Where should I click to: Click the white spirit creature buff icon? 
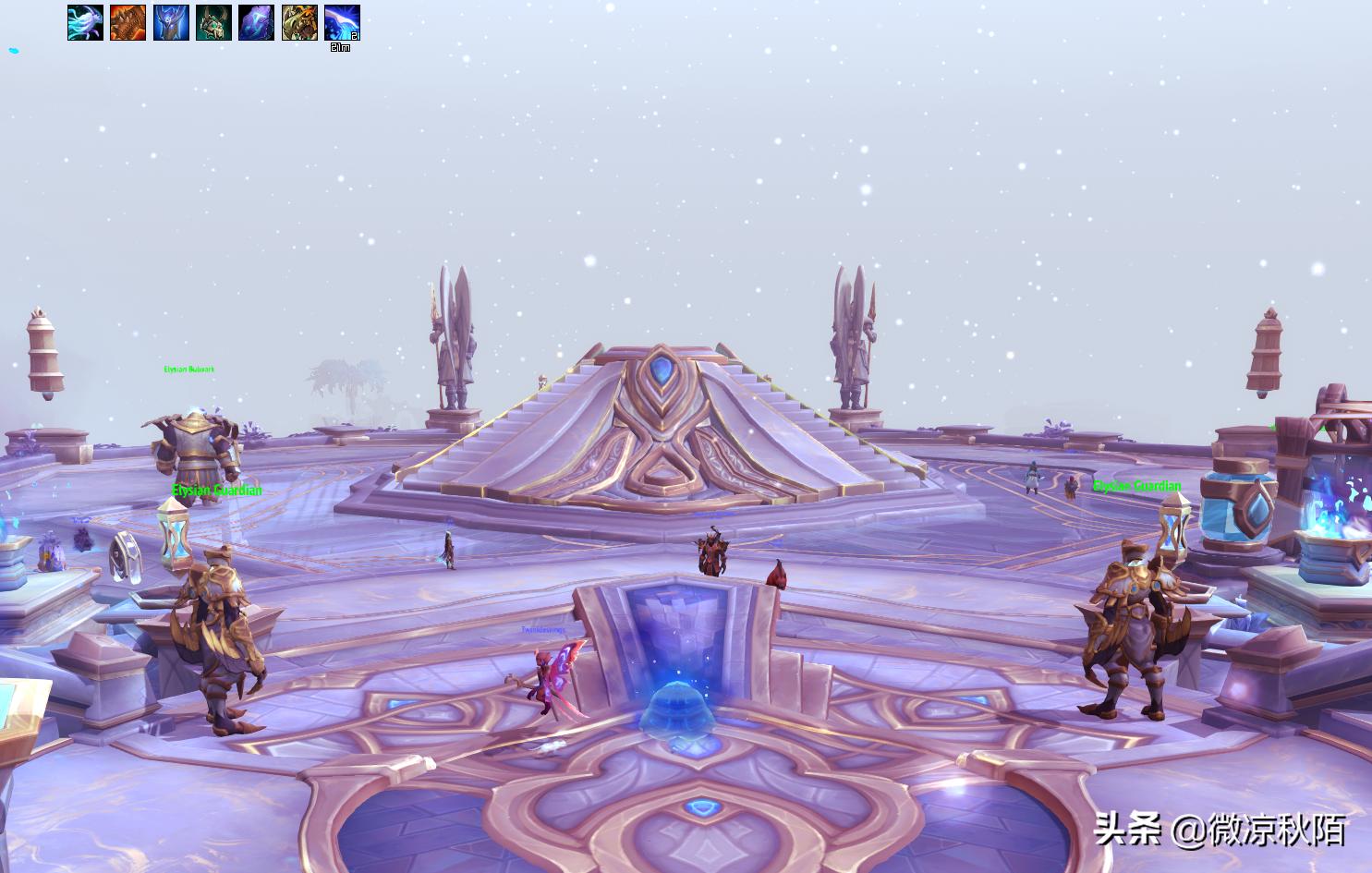pyautogui.click(x=85, y=23)
